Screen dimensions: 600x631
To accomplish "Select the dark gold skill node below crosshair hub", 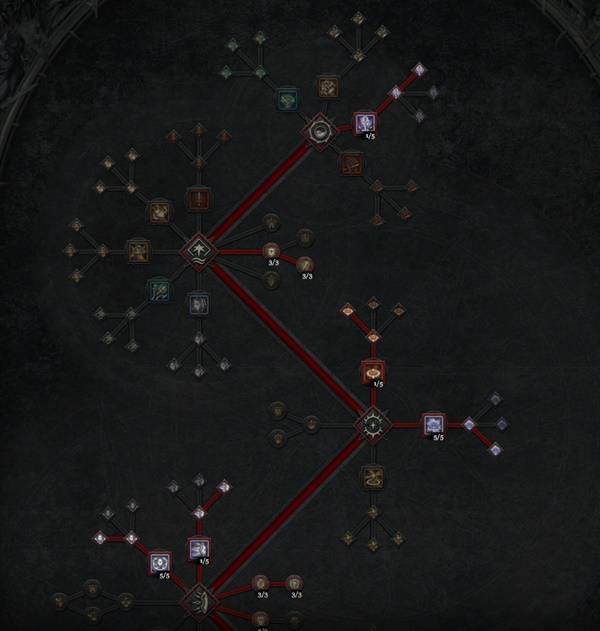I will click(x=373, y=477).
